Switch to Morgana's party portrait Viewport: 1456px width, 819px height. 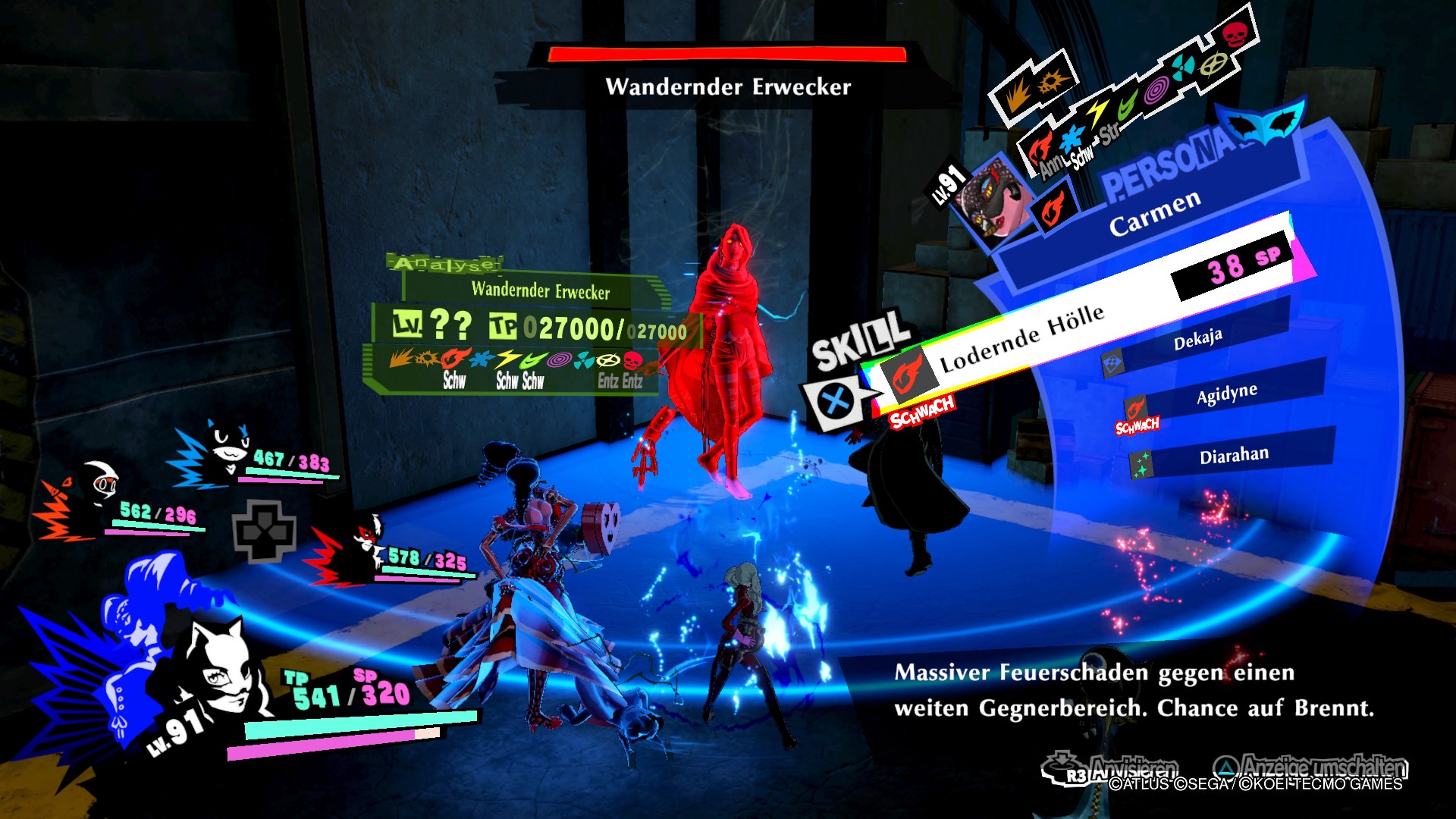tap(226, 449)
